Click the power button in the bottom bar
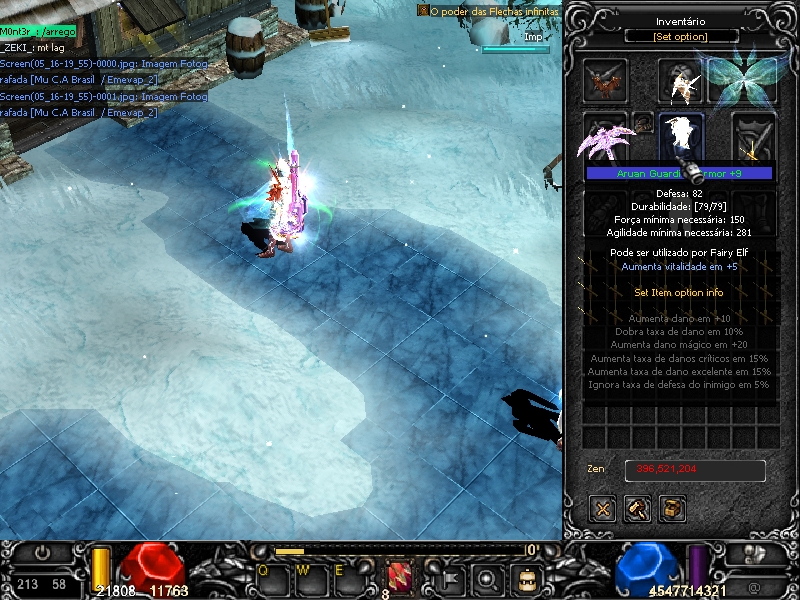This screenshot has width=800, height=600. tap(42, 552)
